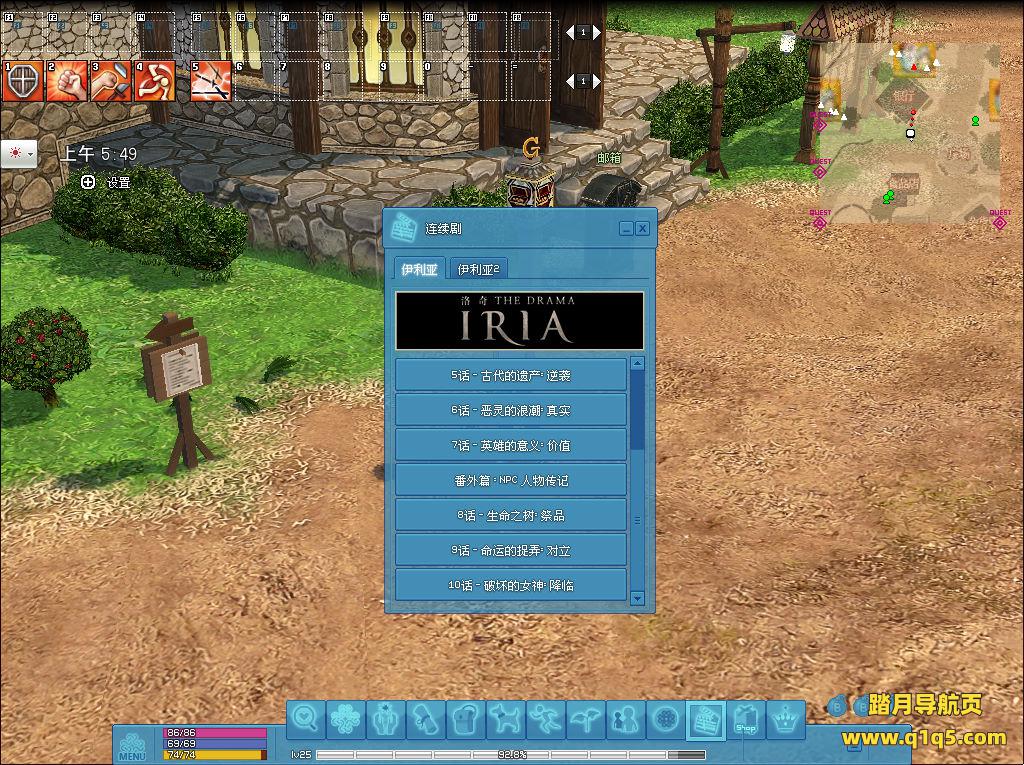Open the pet dog menu icon

point(507,719)
